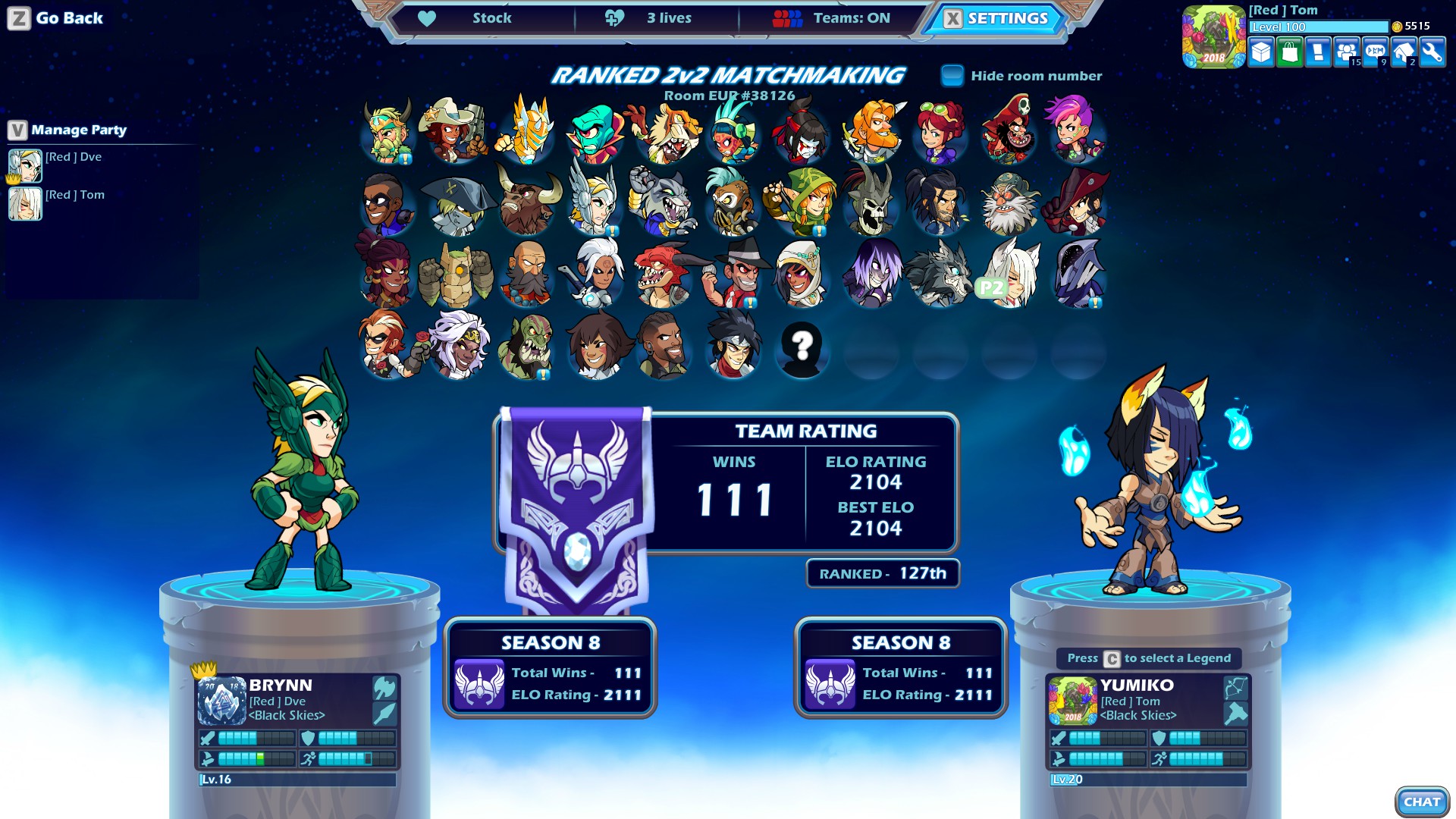This screenshot has height=819, width=1456.
Task: Select the Go Back menu option
Action: [57, 17]
